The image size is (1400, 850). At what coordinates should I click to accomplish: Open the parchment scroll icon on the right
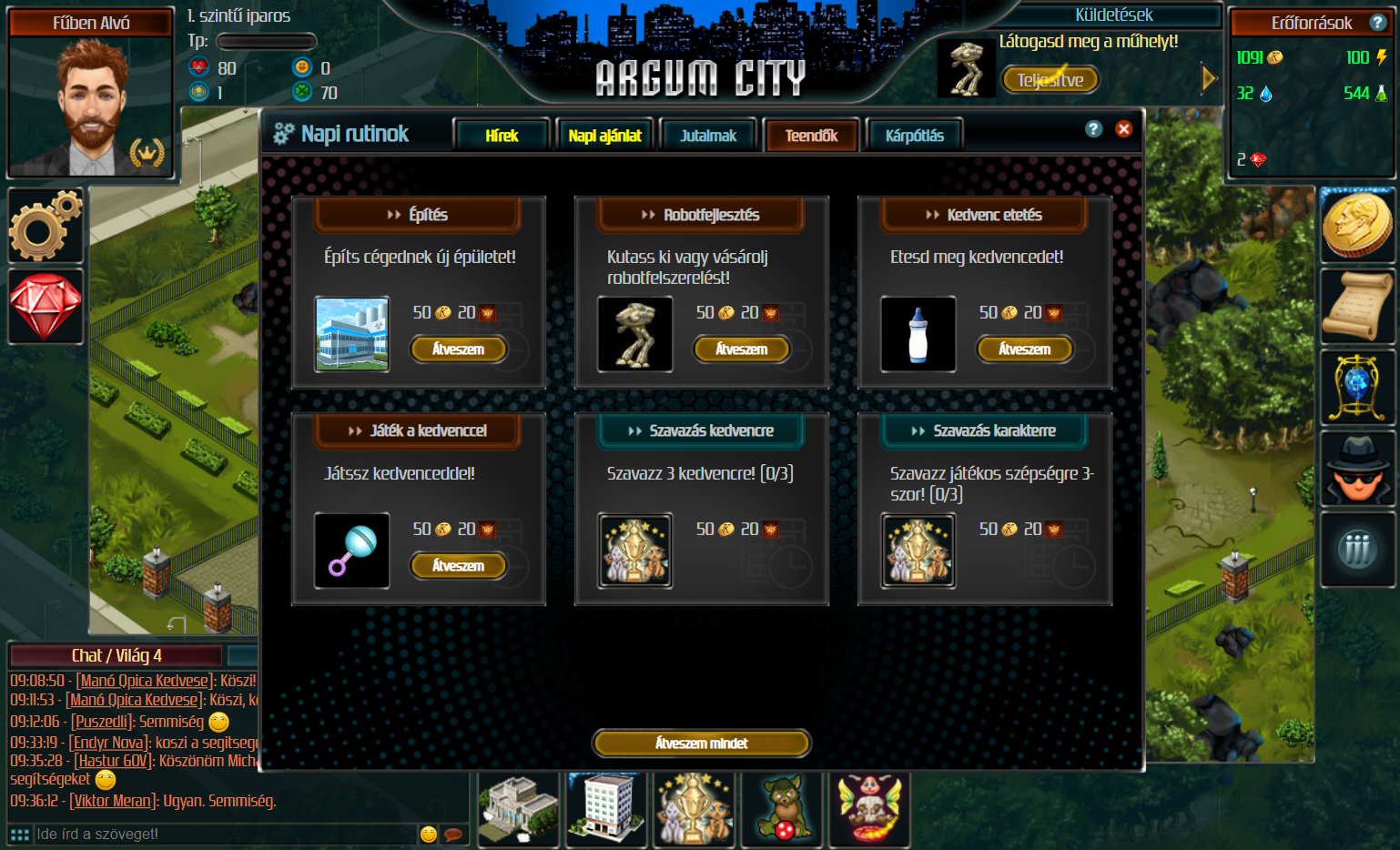pos(1357,306)
